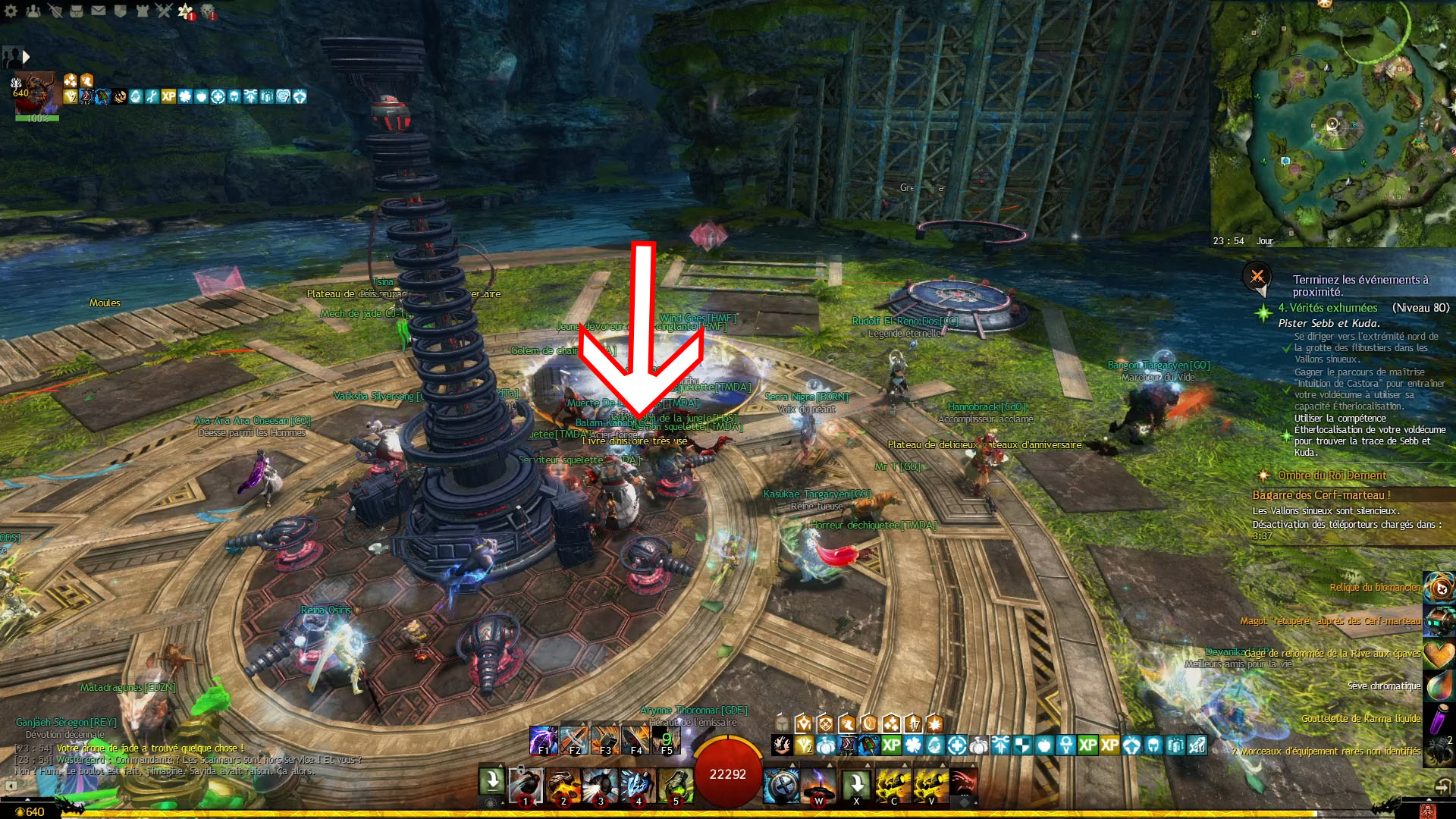Click the 'Sève chromatique' loot item icon
This screenshot has width=1456, height=819.
1439,686
